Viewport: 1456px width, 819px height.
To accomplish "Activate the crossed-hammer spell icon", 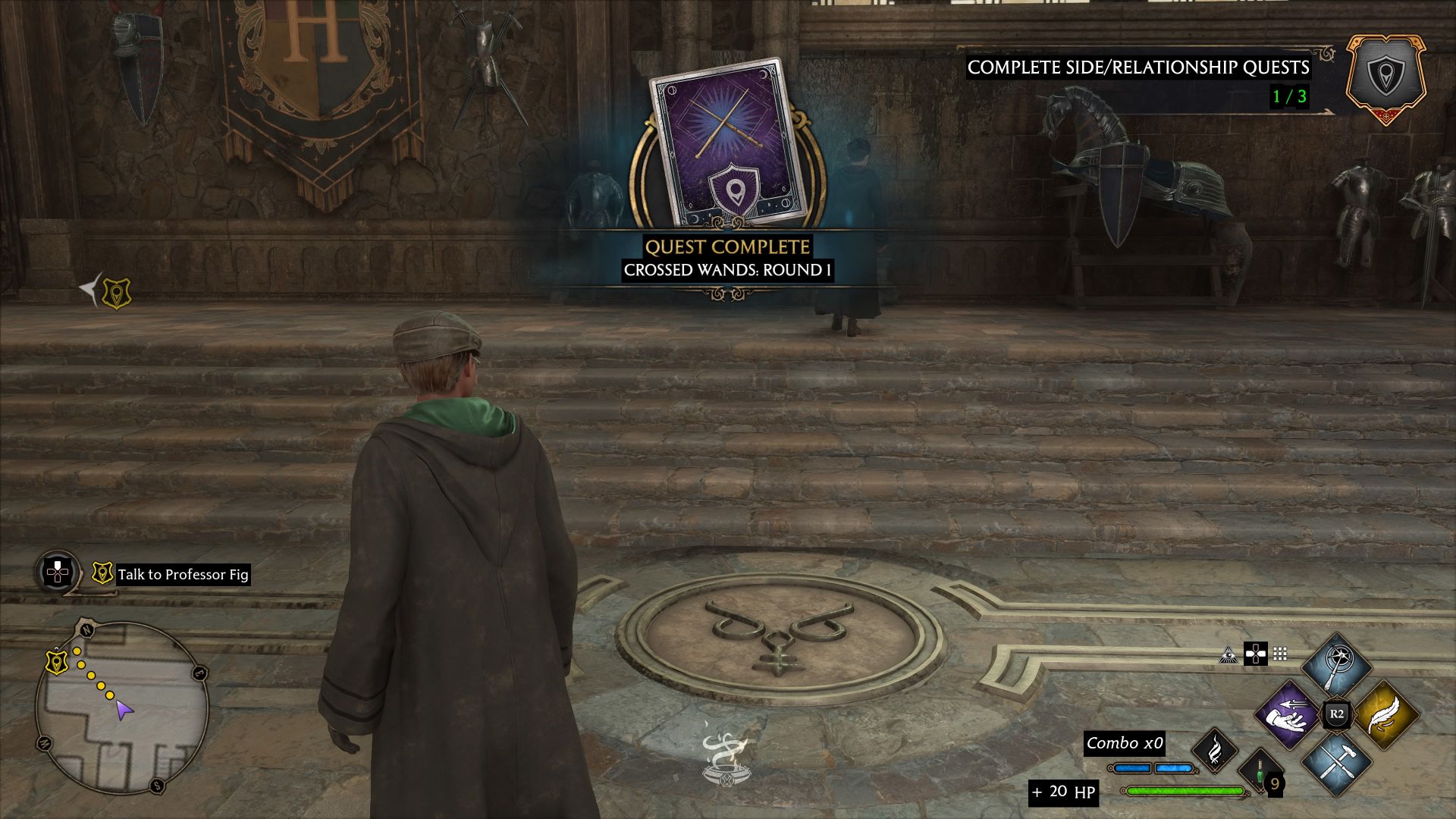I will click(x=1337, y=764).
